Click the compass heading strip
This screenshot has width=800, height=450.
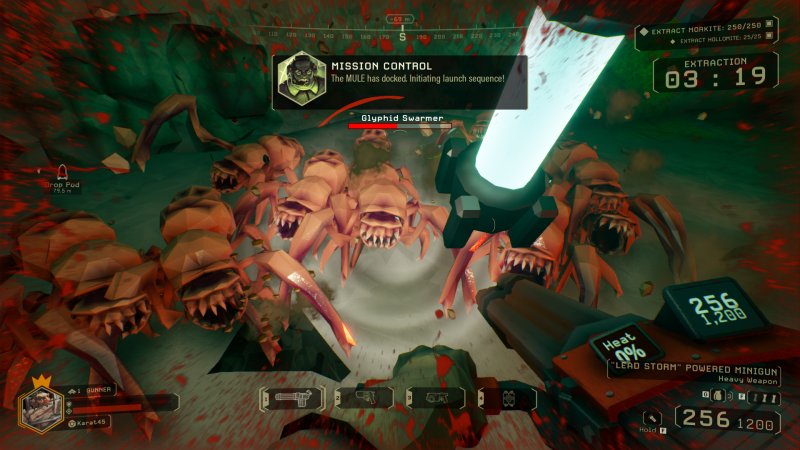400,36
